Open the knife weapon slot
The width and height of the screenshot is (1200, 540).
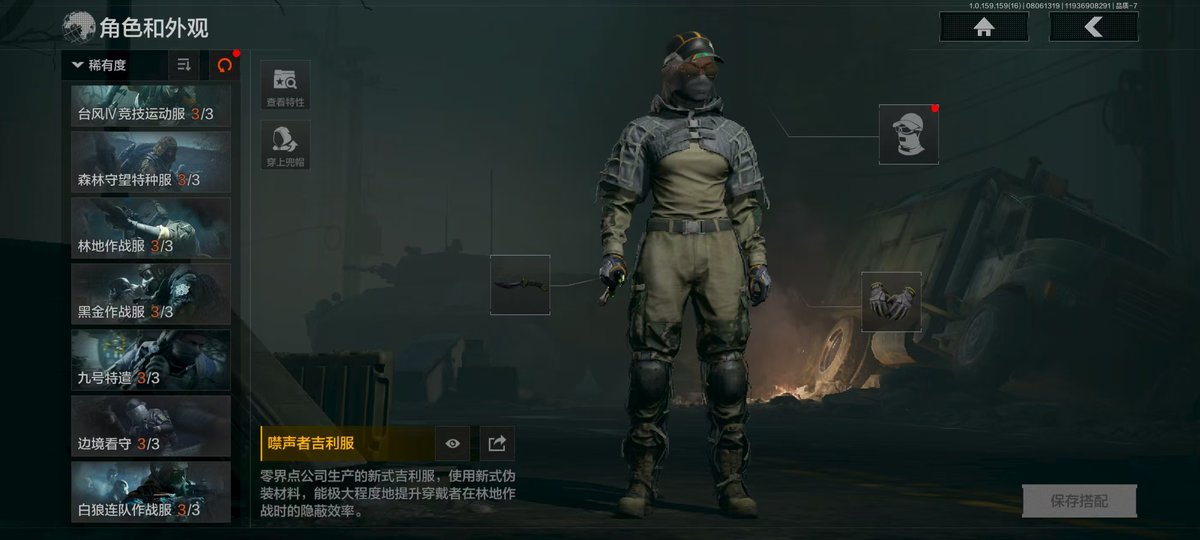coord(520,285)
